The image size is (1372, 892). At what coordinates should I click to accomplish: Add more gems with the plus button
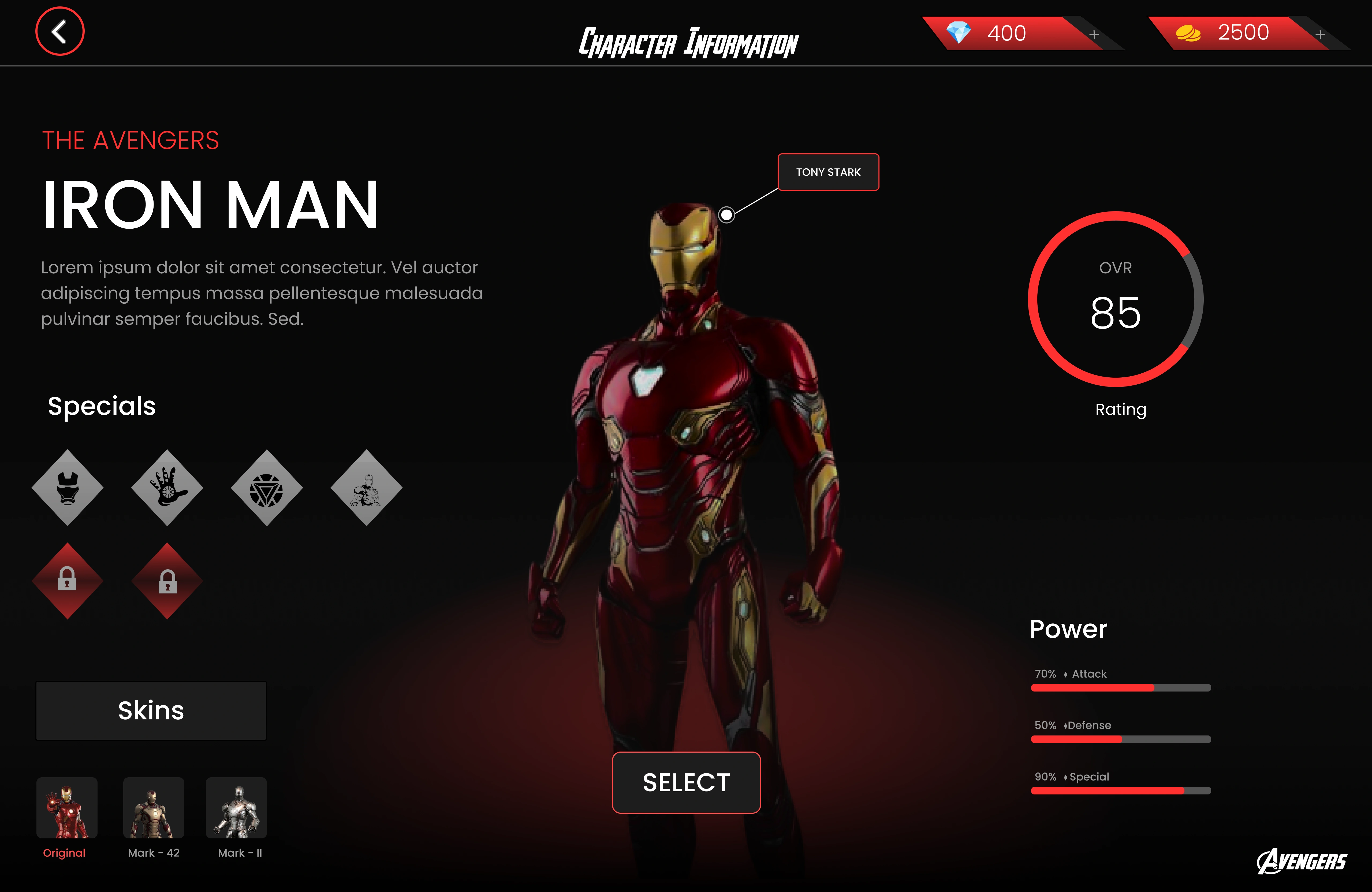(1094, 35)
